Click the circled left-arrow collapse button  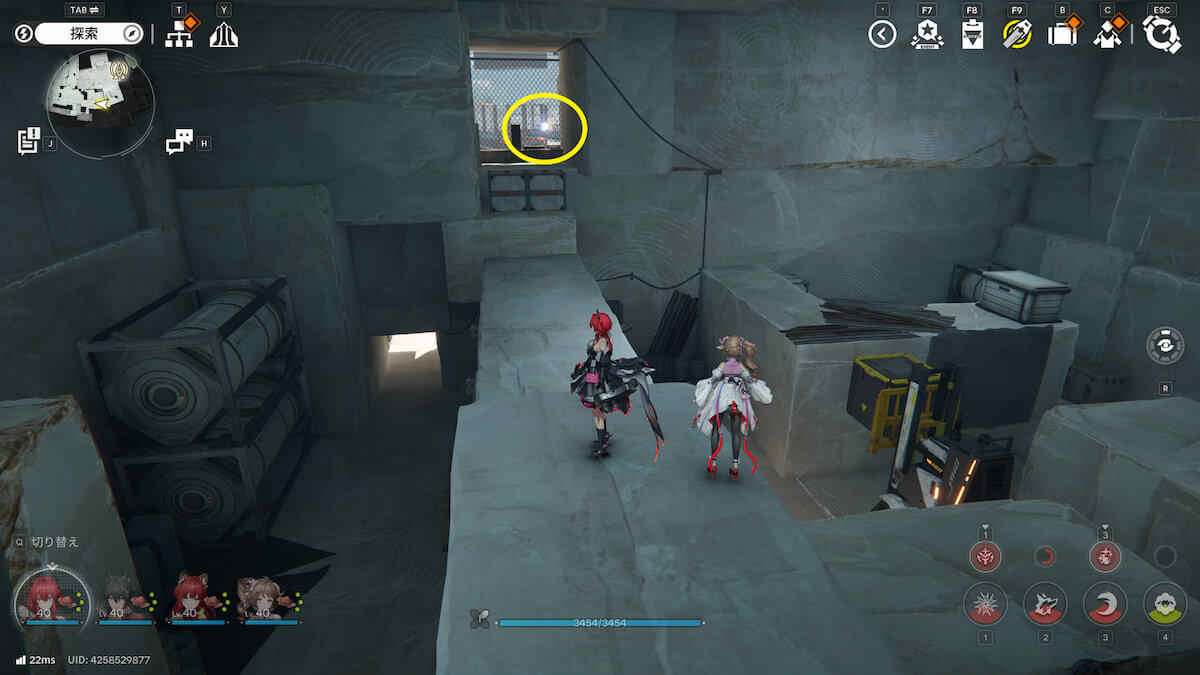(882, 35)
